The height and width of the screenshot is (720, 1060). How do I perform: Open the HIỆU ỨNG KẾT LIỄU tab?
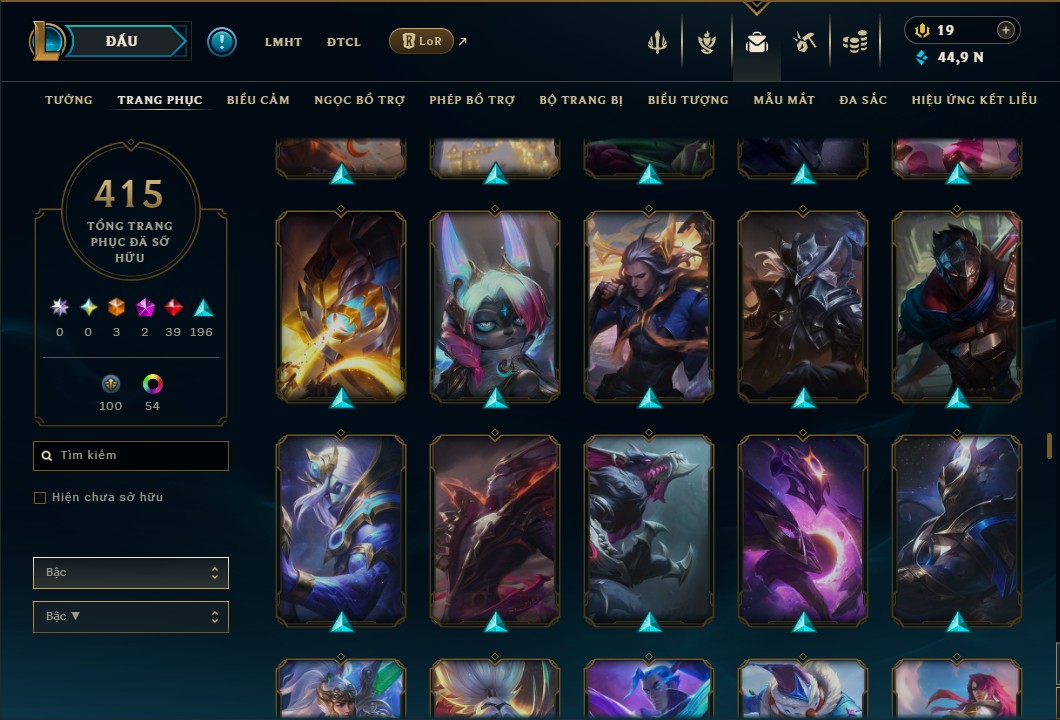click(974, 100)
